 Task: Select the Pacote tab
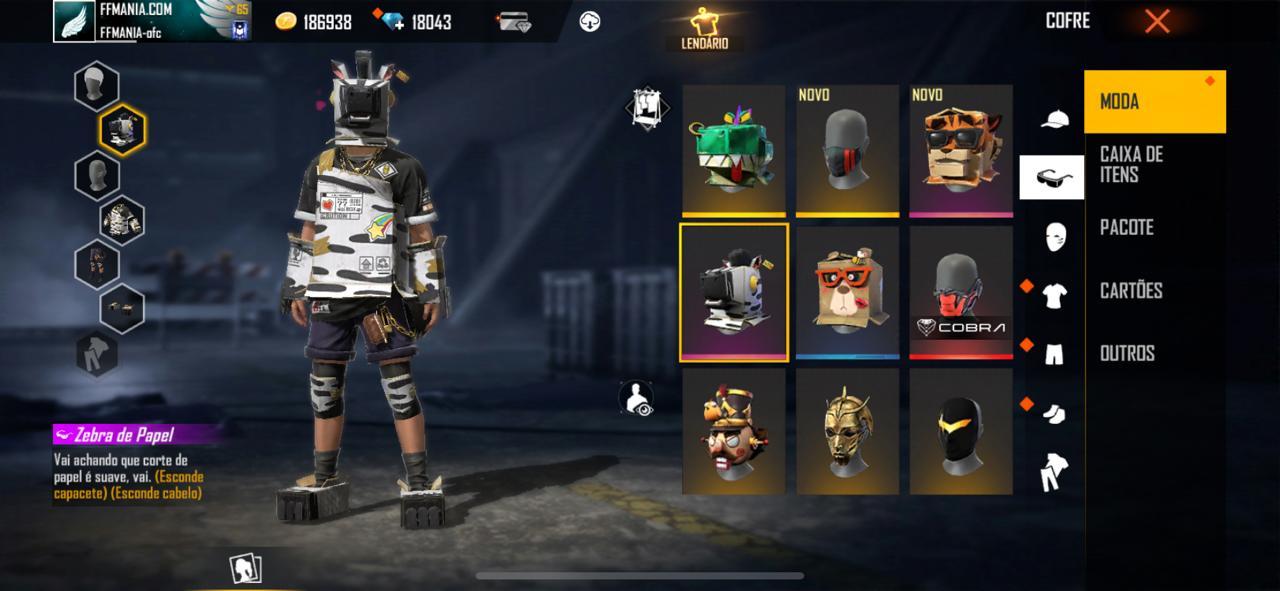pyautogui.click(x=1155, y=228)
